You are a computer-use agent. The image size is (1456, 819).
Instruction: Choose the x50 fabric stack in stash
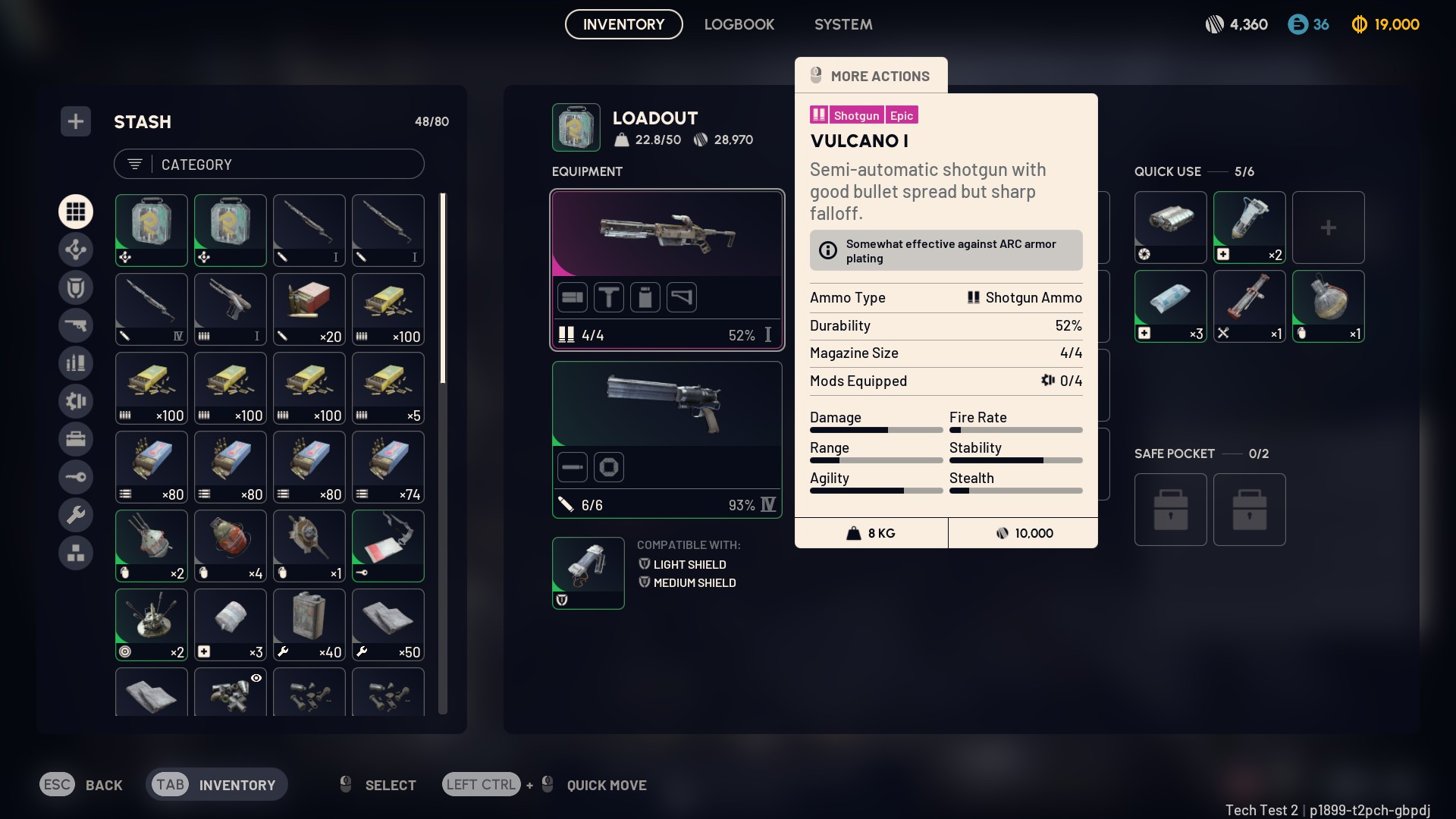tap(388, 624)
